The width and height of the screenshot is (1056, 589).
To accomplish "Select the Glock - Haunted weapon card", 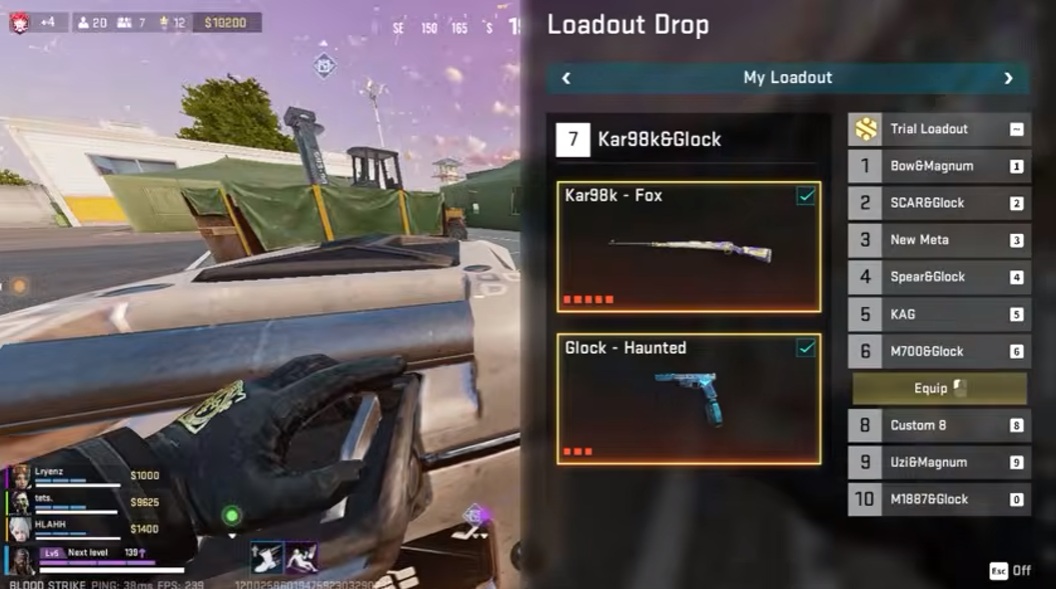I will (688, 400).
